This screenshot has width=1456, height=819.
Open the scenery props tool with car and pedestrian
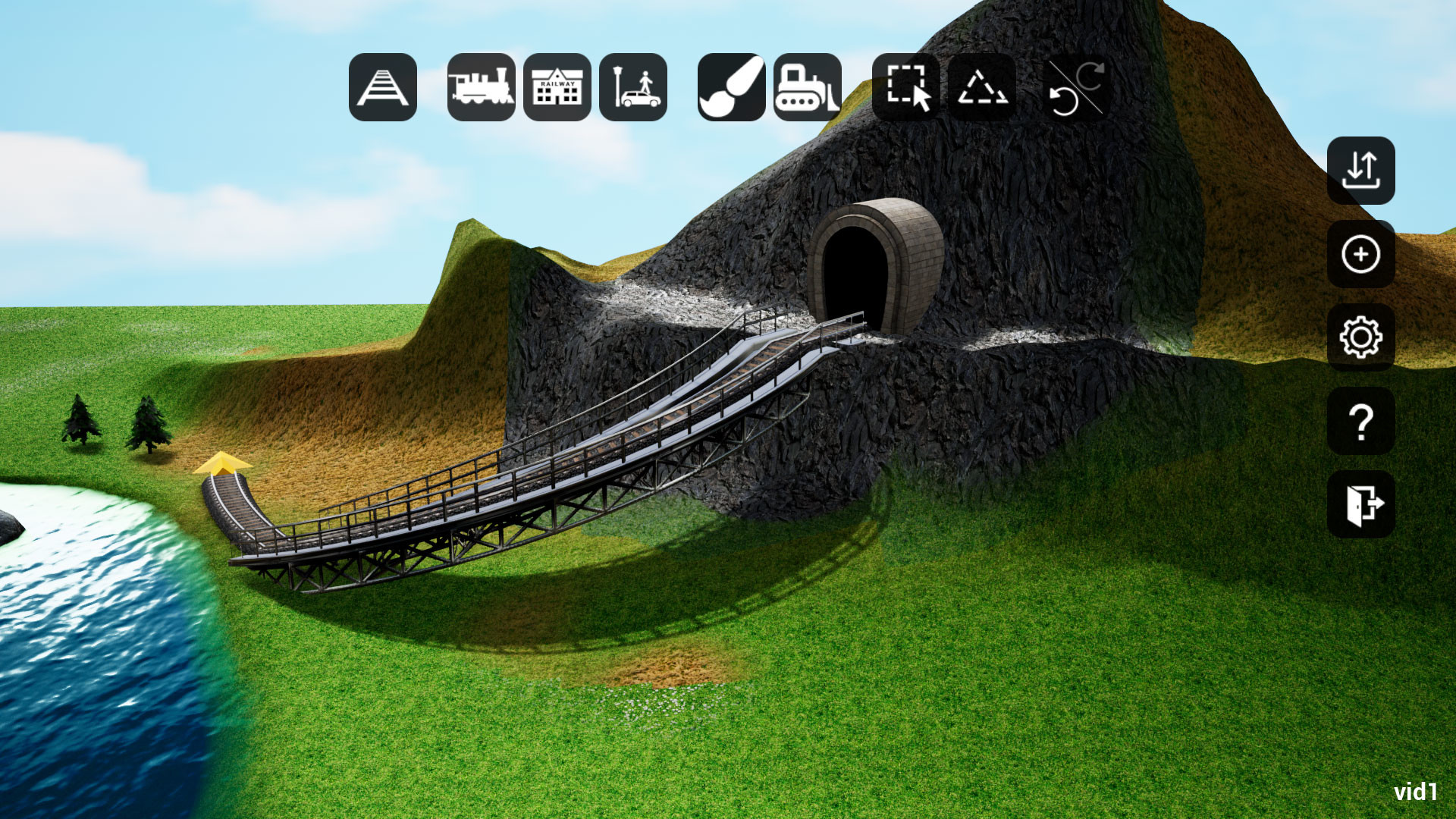[635, 89]
